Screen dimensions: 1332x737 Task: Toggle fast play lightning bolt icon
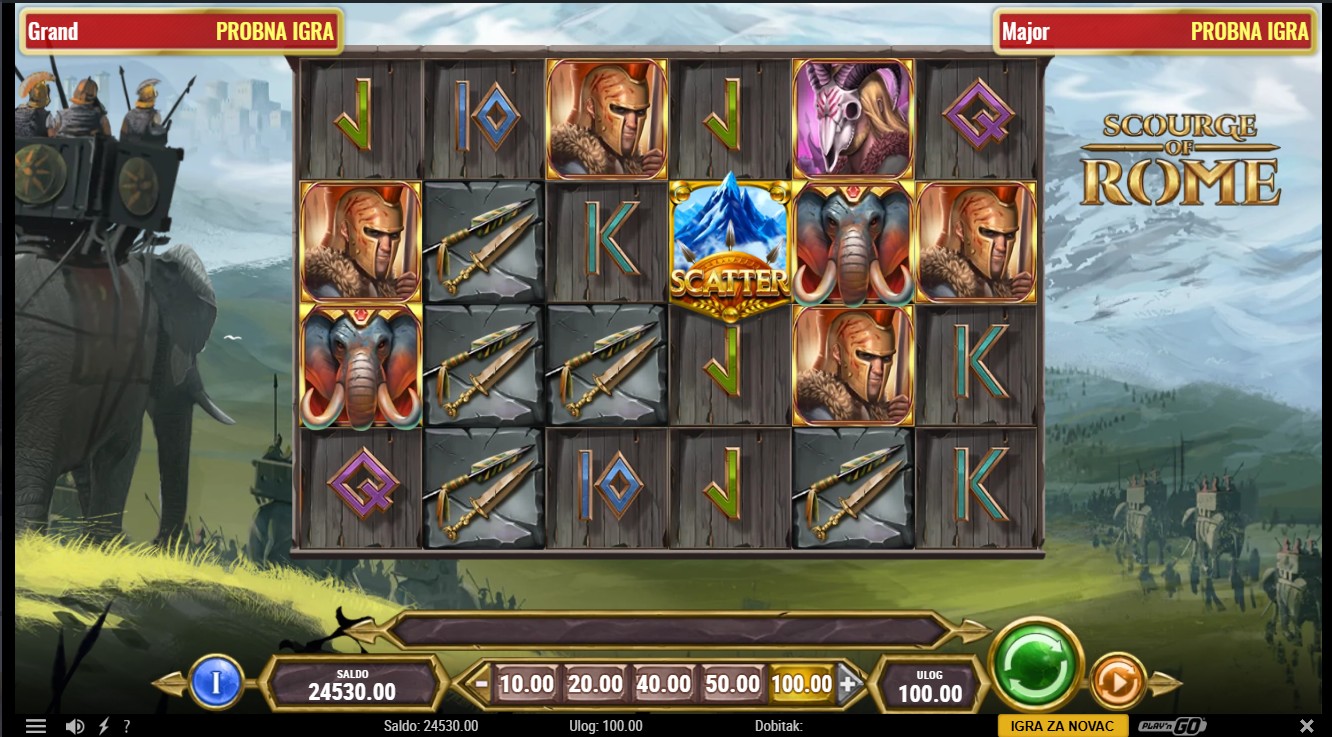pyautogui.click(x=103, y=726)
